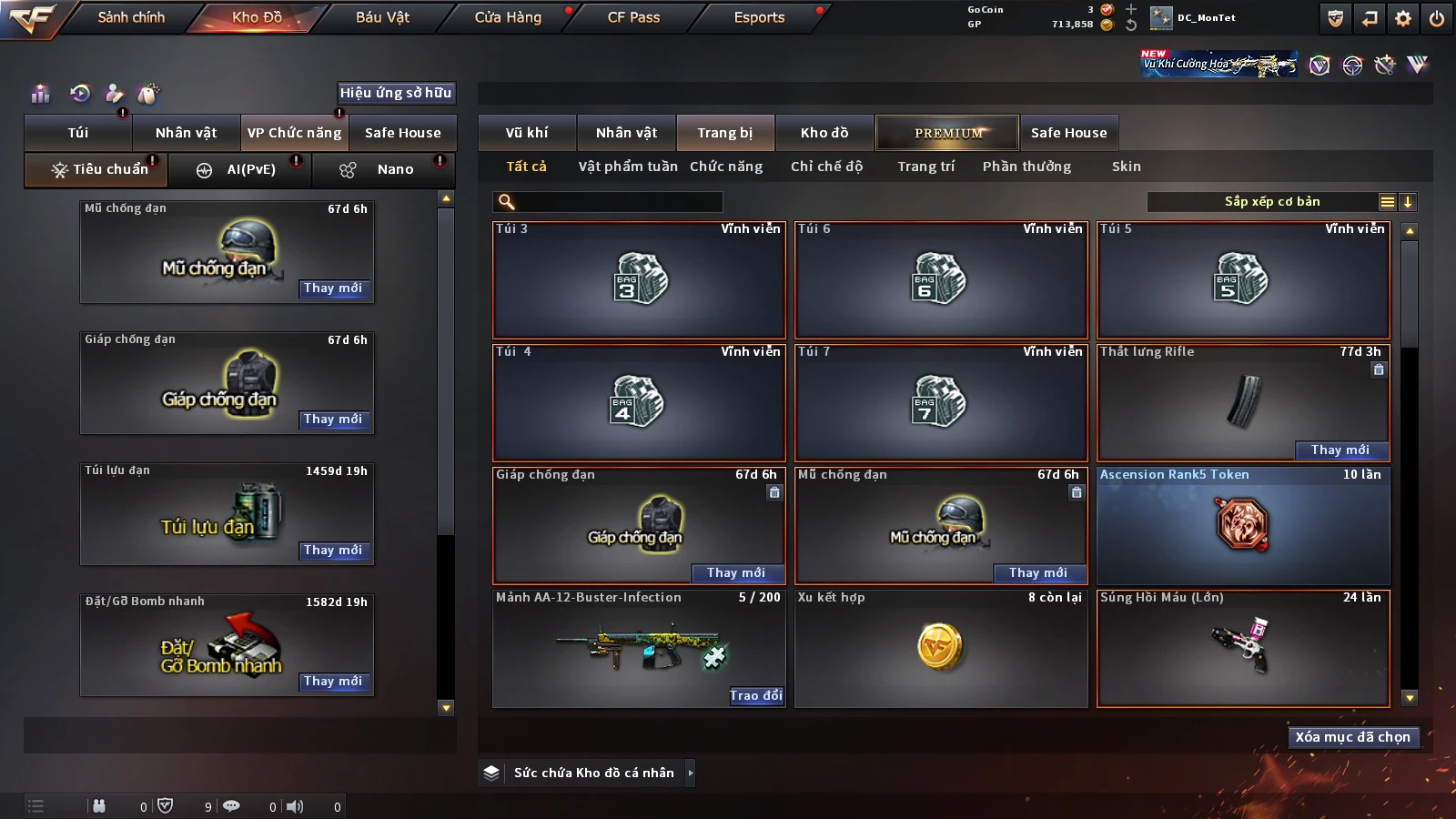Open the Sảnh chính lobby menu

point(131,17)
